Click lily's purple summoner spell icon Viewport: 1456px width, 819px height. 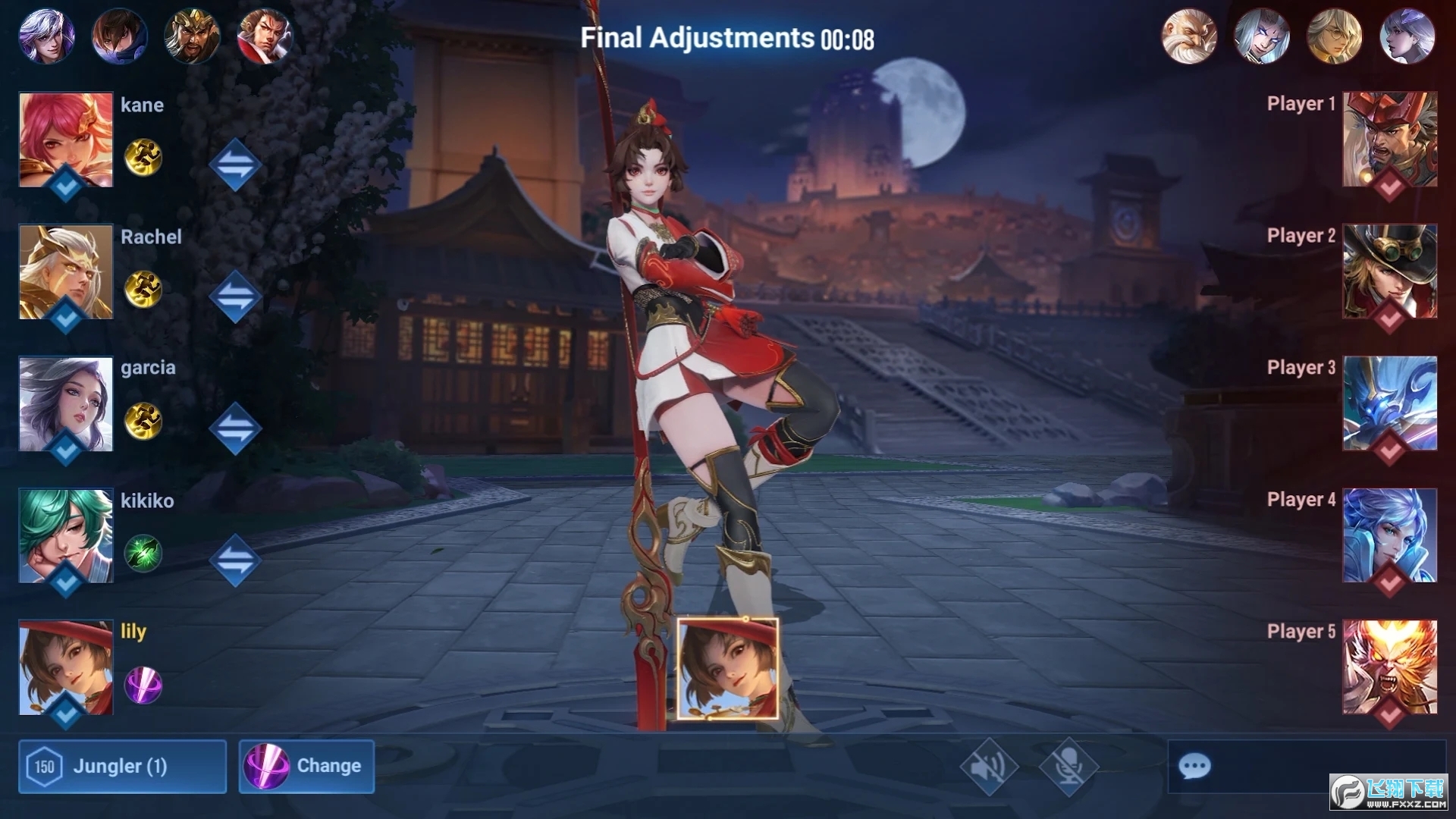(143, 686)
